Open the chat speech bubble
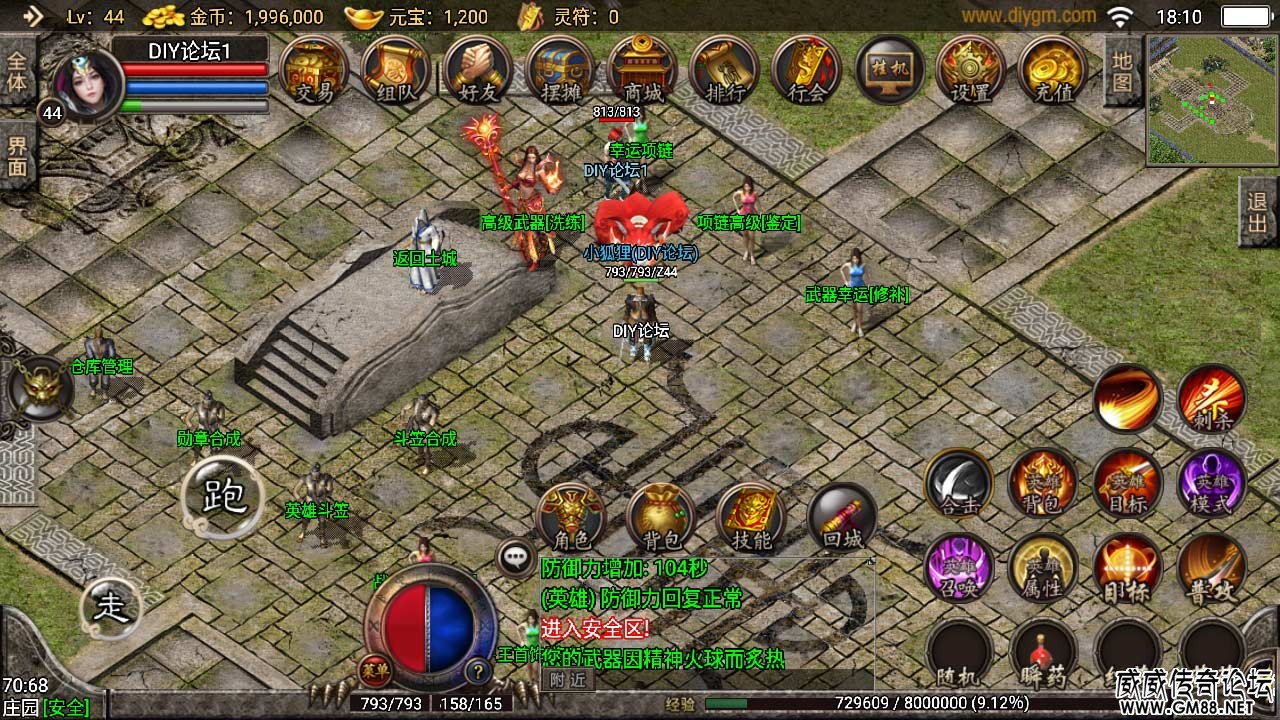Image resolution: width=1280 pixels, height=720 pixels. tap(516, 558)
